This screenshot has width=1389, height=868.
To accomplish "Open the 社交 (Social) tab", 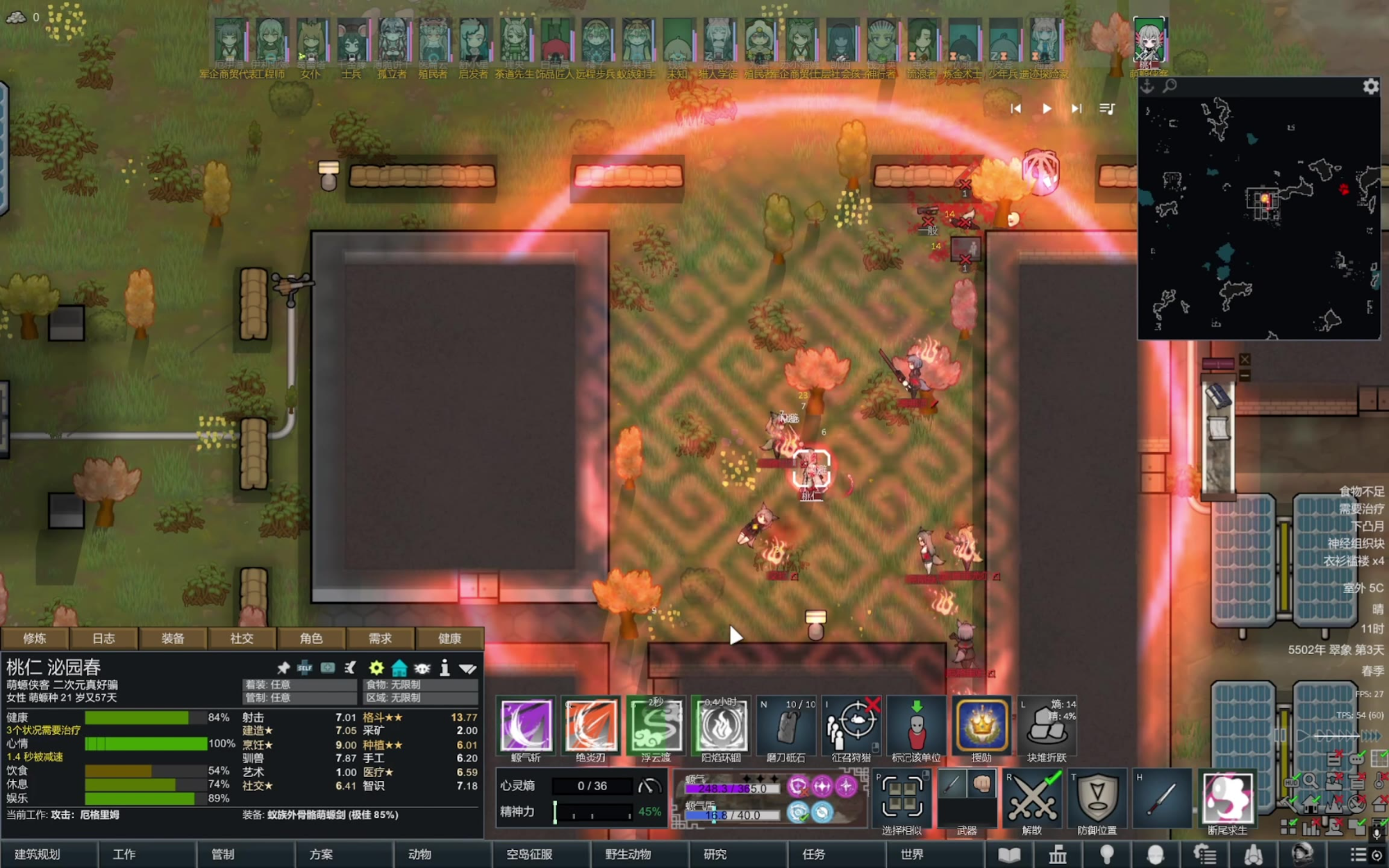I will [x=242, y=638].
